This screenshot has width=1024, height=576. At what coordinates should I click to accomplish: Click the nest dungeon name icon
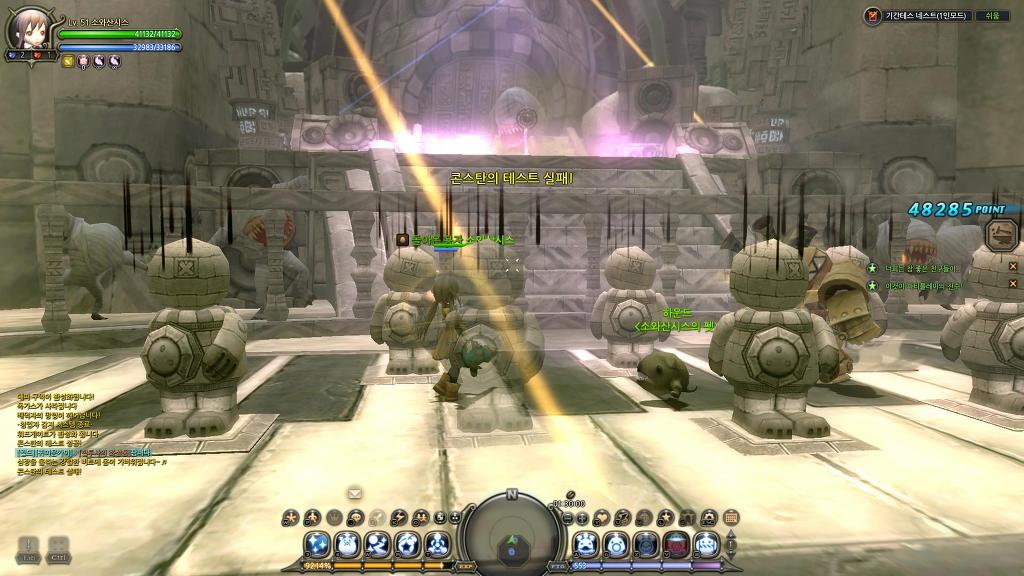[x=872, y=15]
